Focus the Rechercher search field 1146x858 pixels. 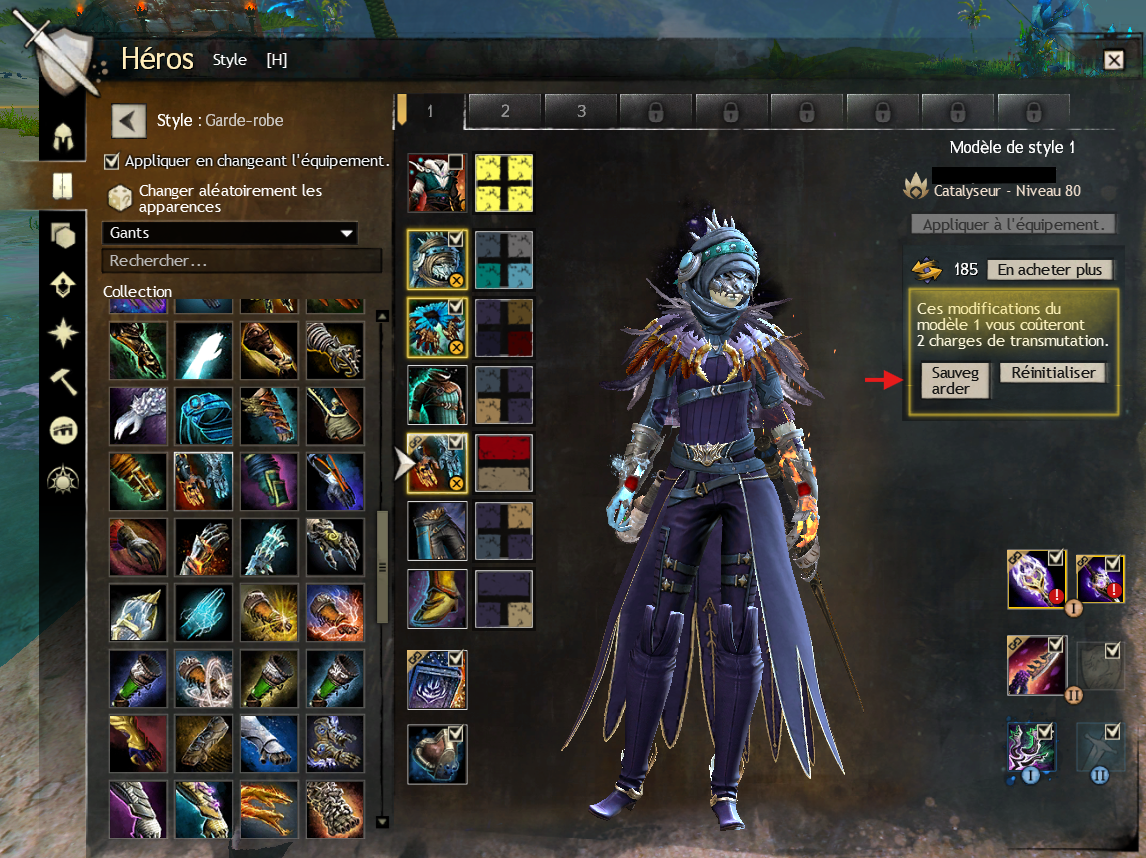pyautogui.click(x=241, y=261)
